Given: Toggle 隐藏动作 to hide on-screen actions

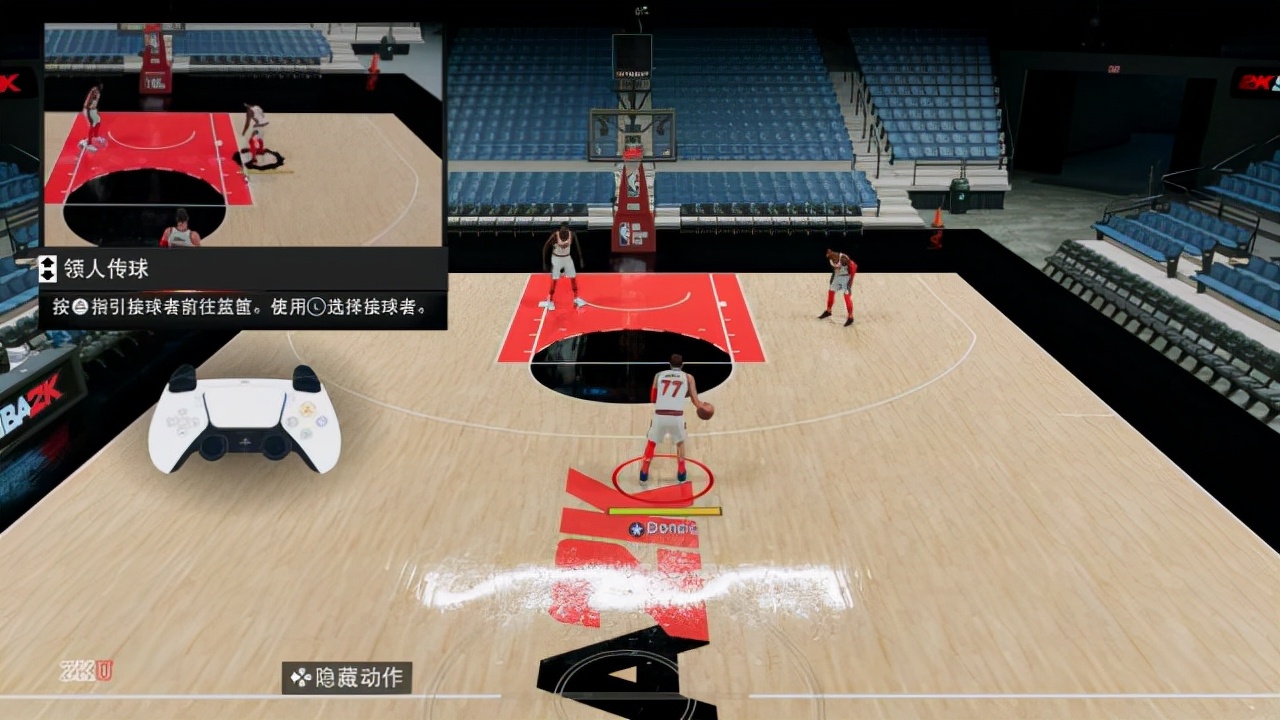Looking at the screenshot, I should [347, 678].
